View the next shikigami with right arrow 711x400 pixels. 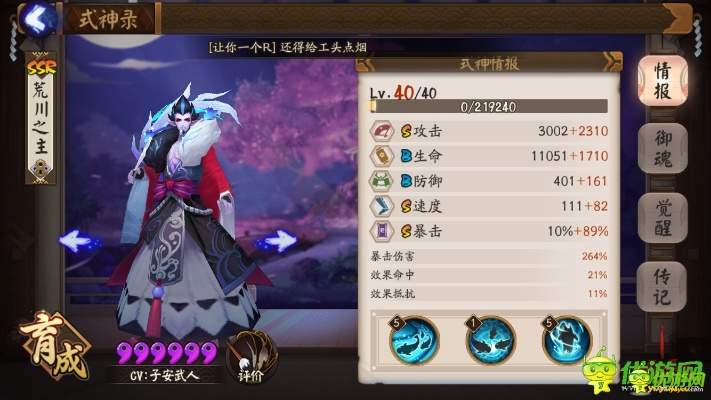click(276, 240)
